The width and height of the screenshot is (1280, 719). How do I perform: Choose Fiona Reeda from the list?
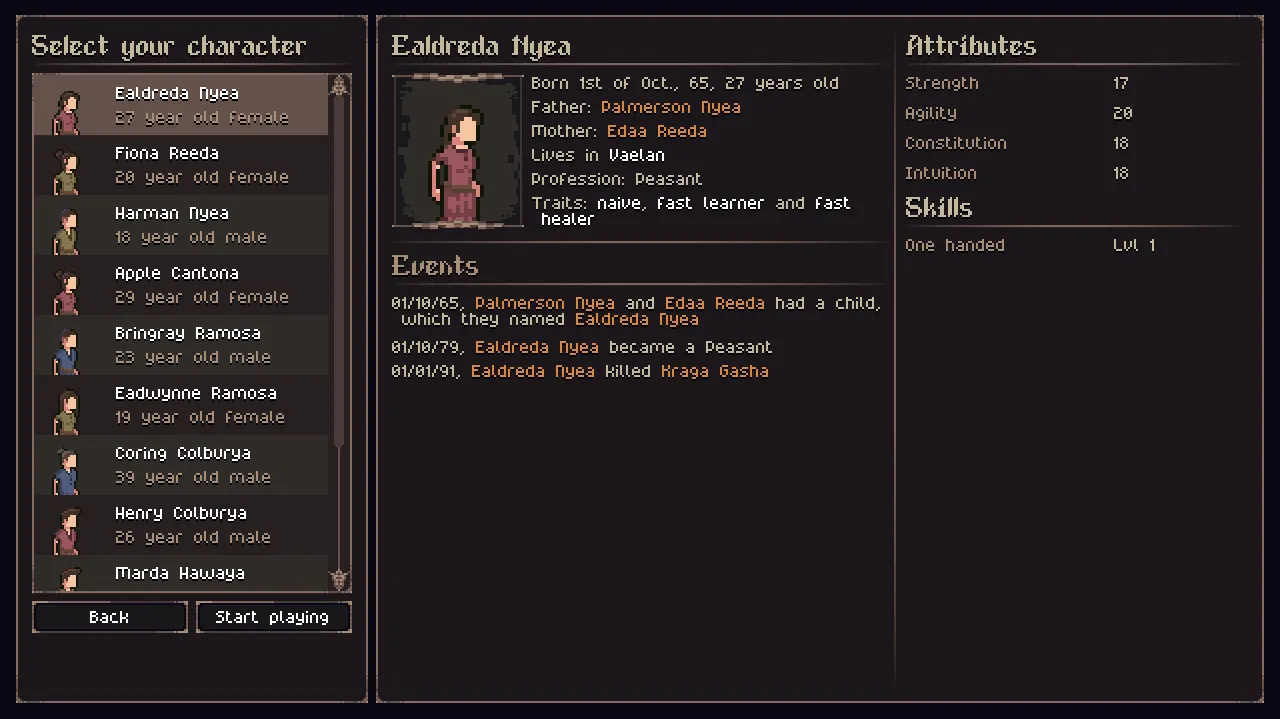coord(180,165)
